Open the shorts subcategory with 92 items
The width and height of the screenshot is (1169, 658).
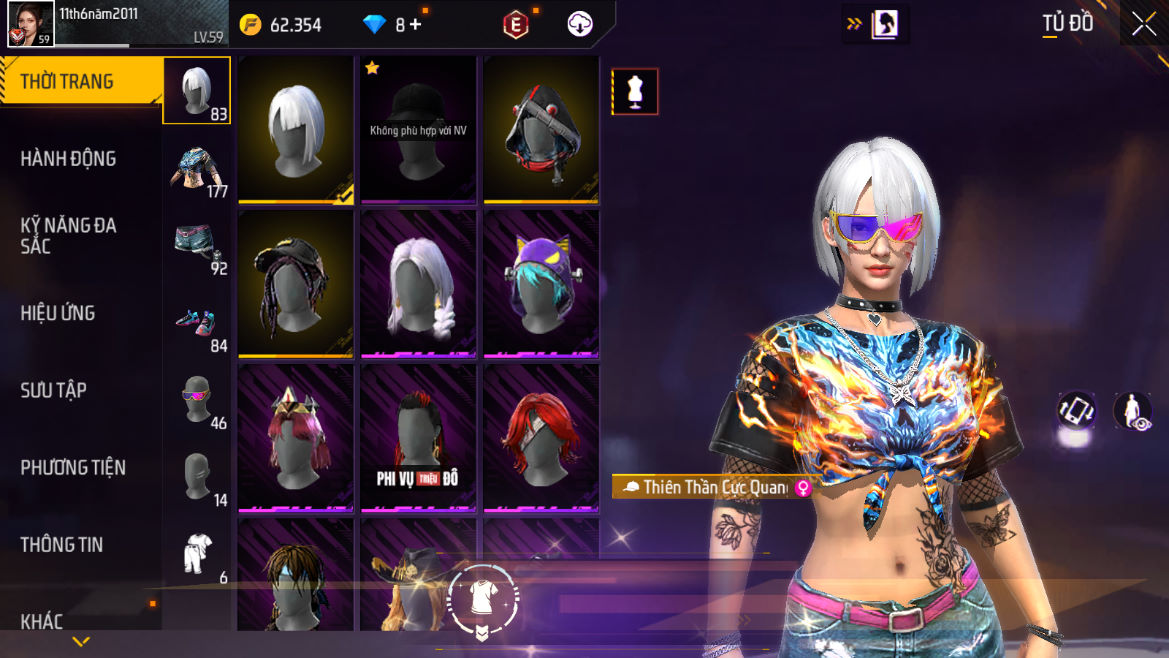(x=196, y=244)
